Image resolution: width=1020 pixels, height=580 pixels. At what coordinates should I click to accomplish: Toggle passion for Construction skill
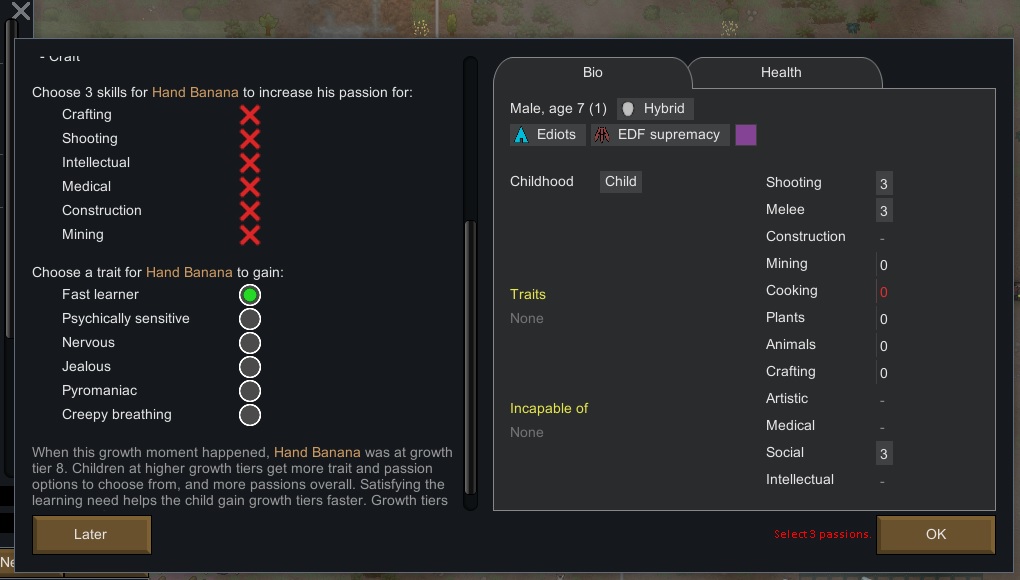tap(250, 211)
